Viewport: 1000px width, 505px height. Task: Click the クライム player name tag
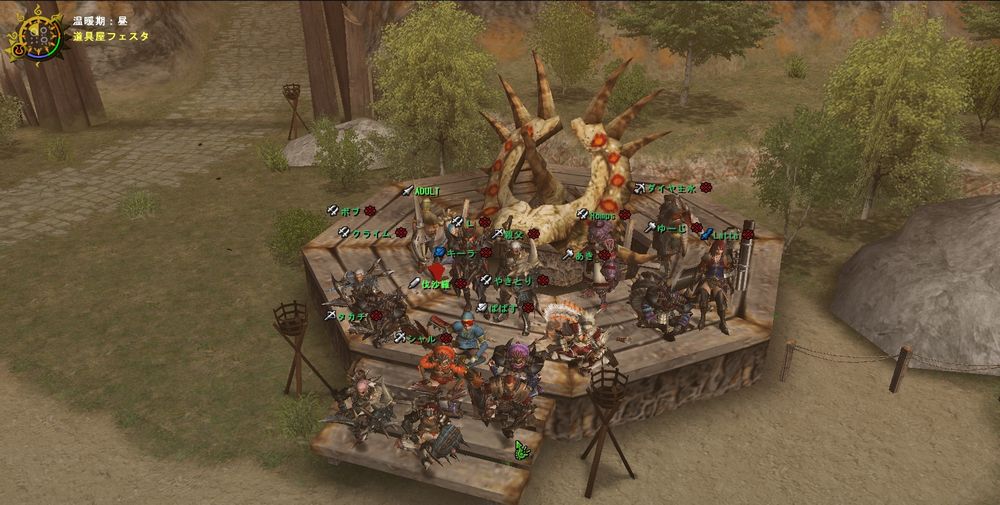[371, 233]
